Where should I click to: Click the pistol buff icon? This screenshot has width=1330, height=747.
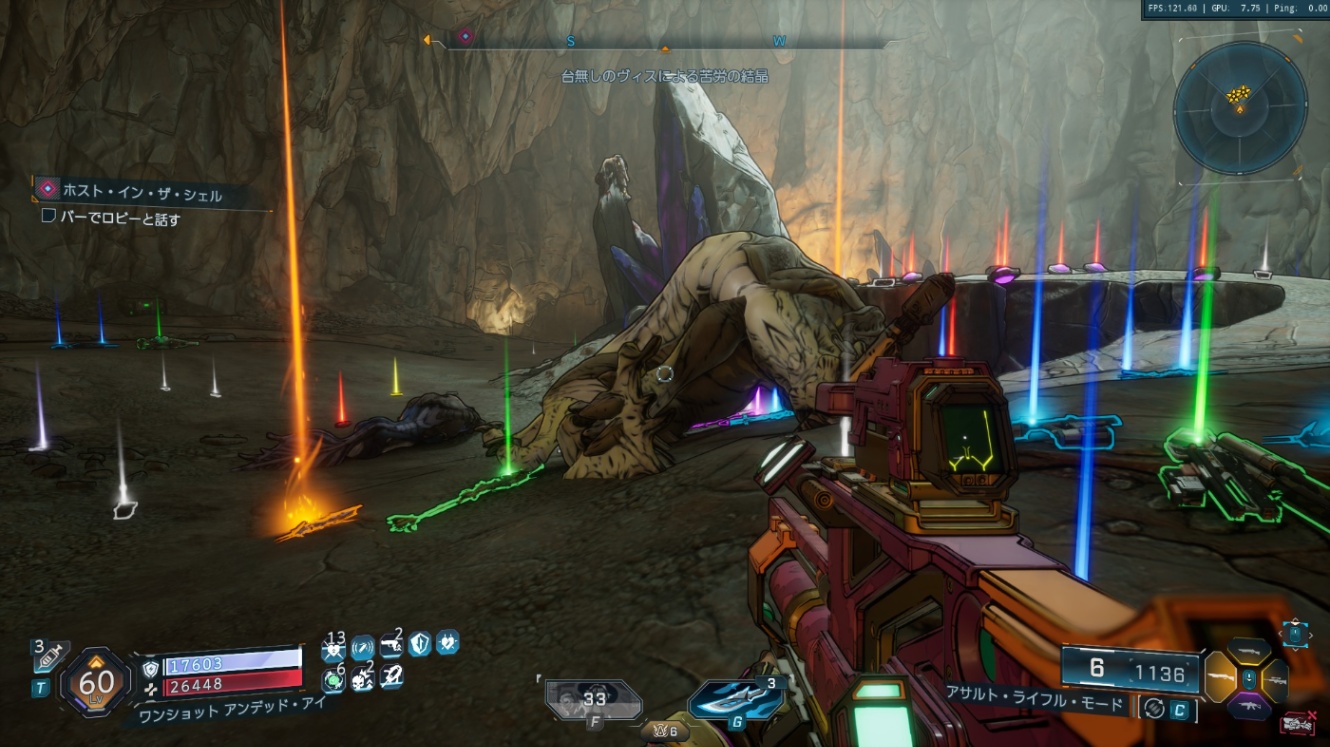pos(391,648)
